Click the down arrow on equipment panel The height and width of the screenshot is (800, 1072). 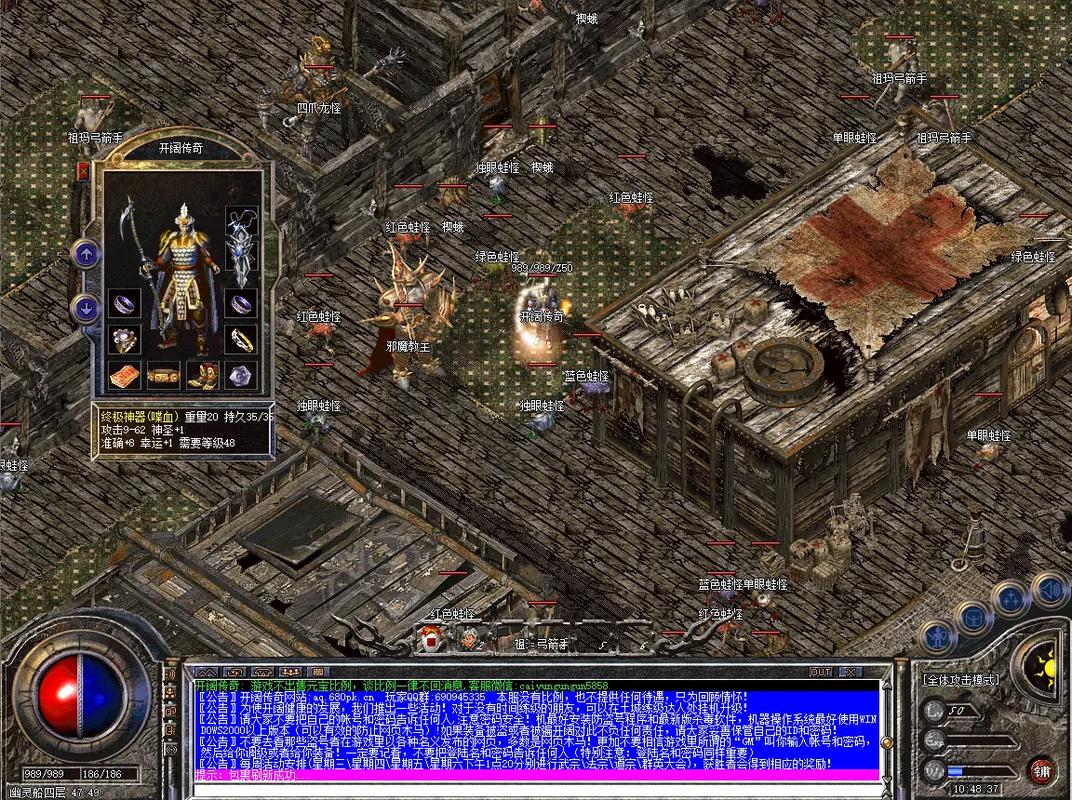[x=84, y=308]
